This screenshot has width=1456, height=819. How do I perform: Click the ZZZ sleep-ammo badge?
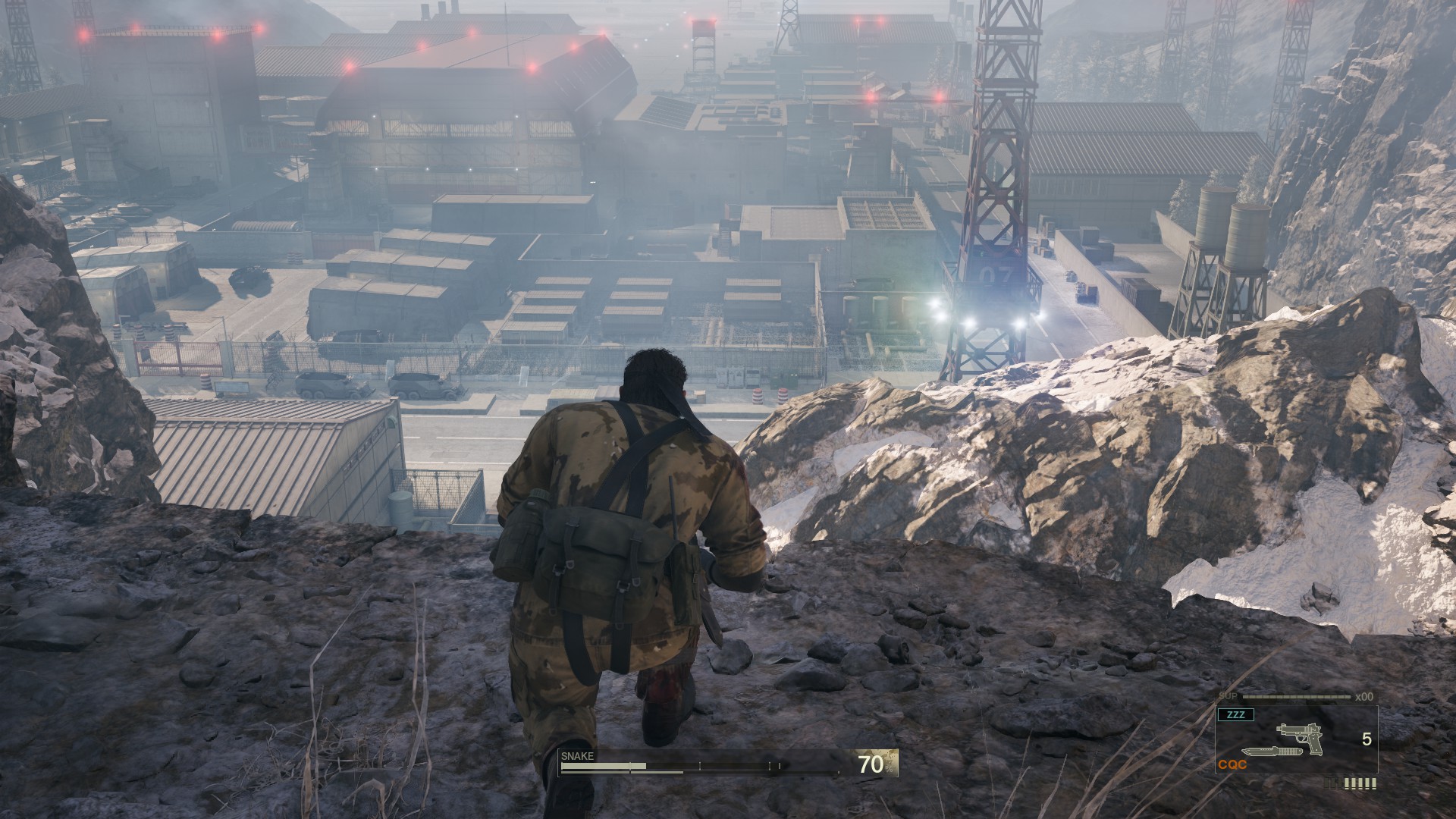(x=1235, y=714)
